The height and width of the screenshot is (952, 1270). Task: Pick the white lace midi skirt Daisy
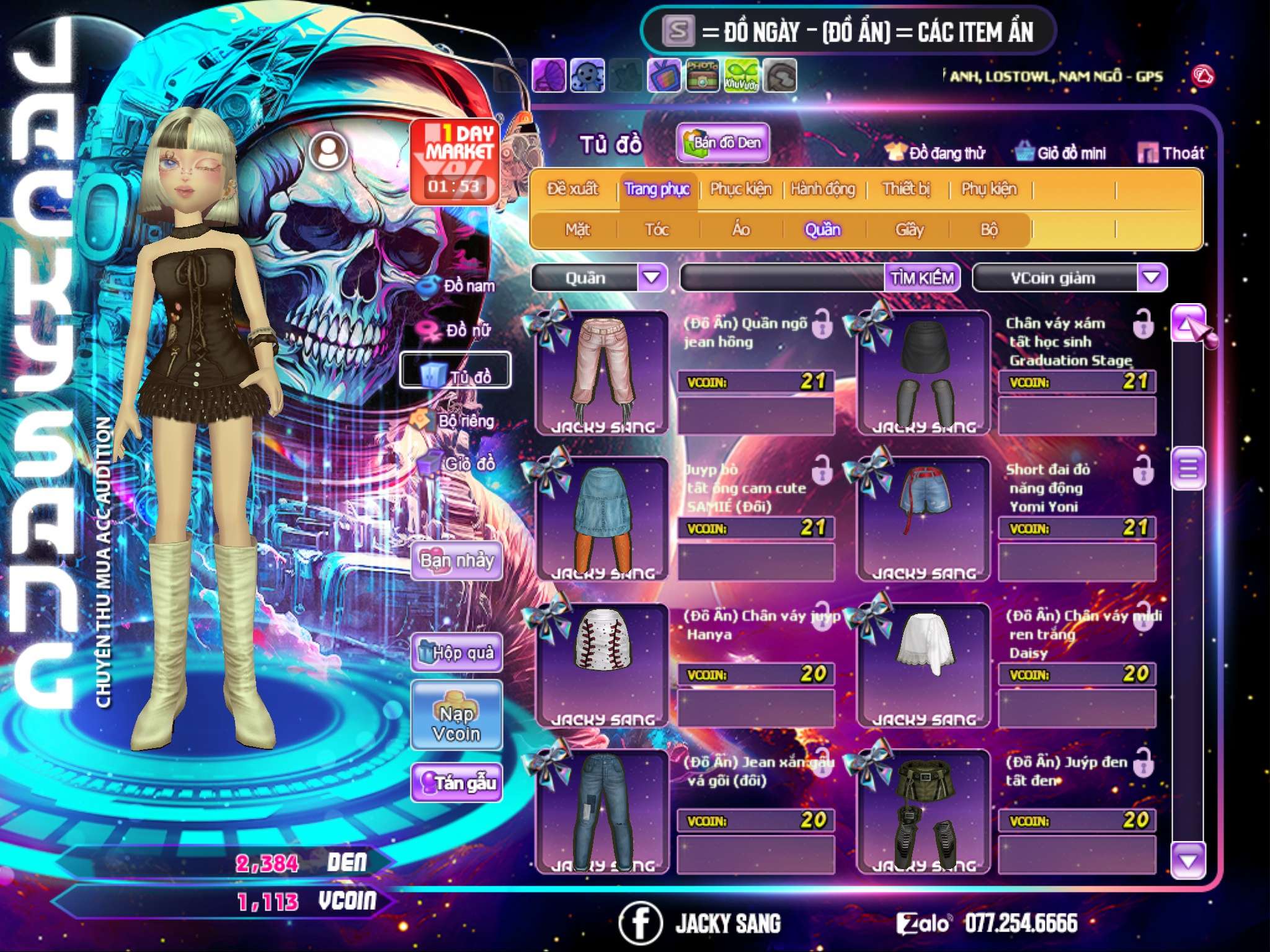tap(924, 664)
